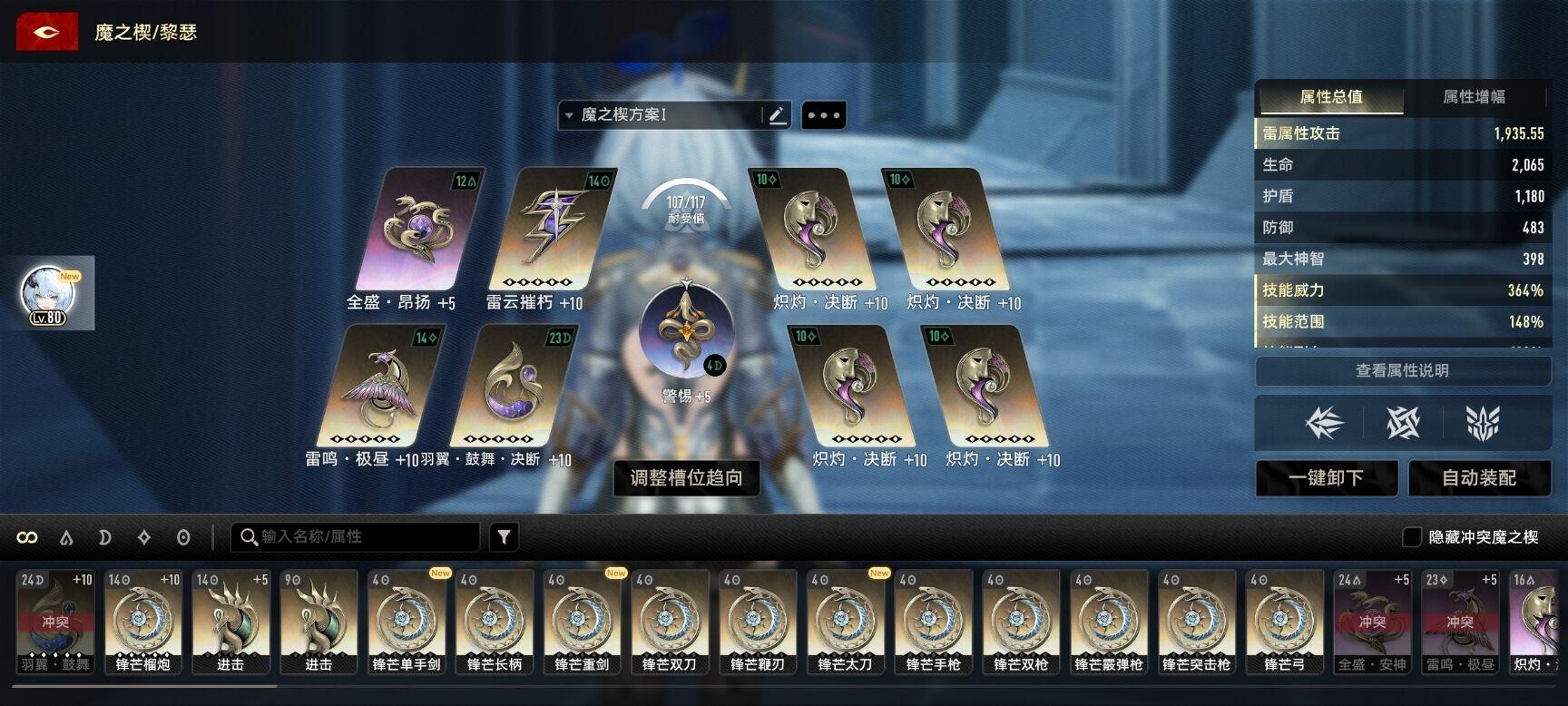Select the 羽翼·鼓舞·决断 +10 equipped wedge
The image size is (1568, 706).
point(512,387)
